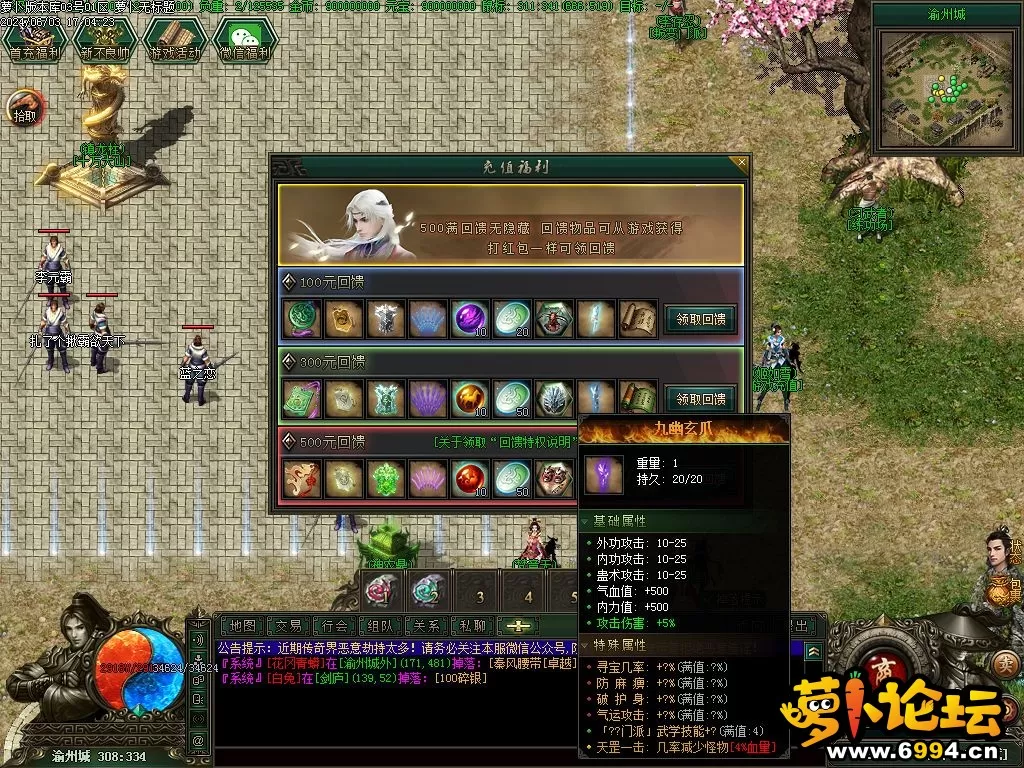Open the 关系 relations panel
This screenshot has width=1024, height=768.
point(427,625)
